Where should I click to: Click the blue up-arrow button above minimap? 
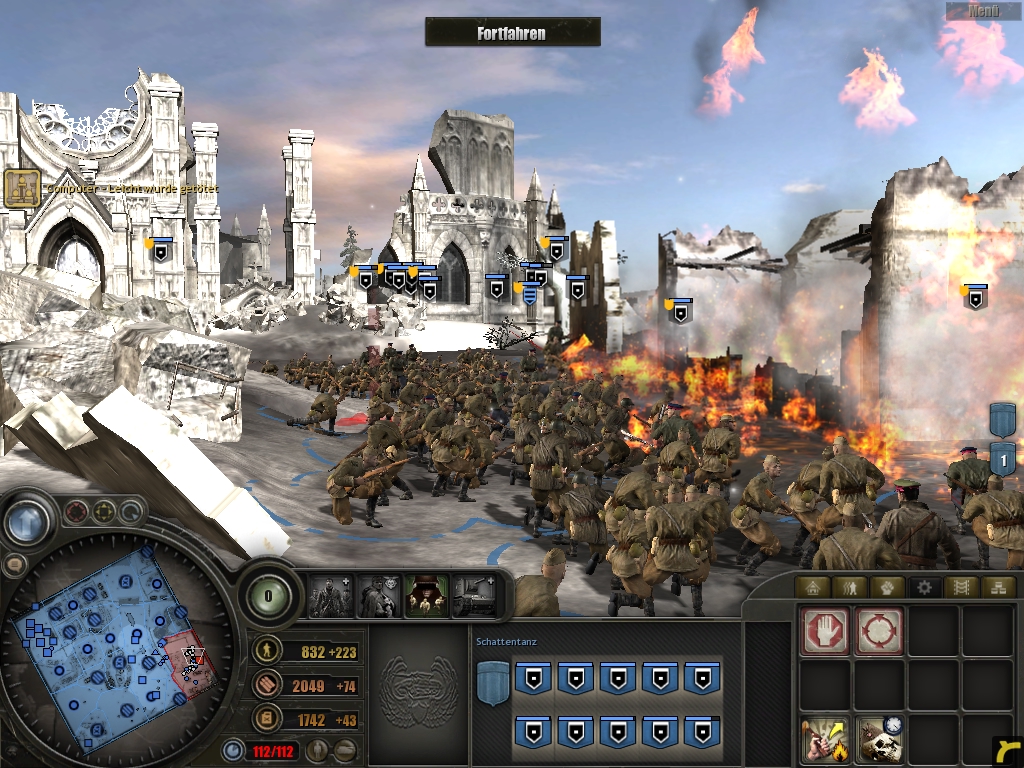click(x=27, y=521)
